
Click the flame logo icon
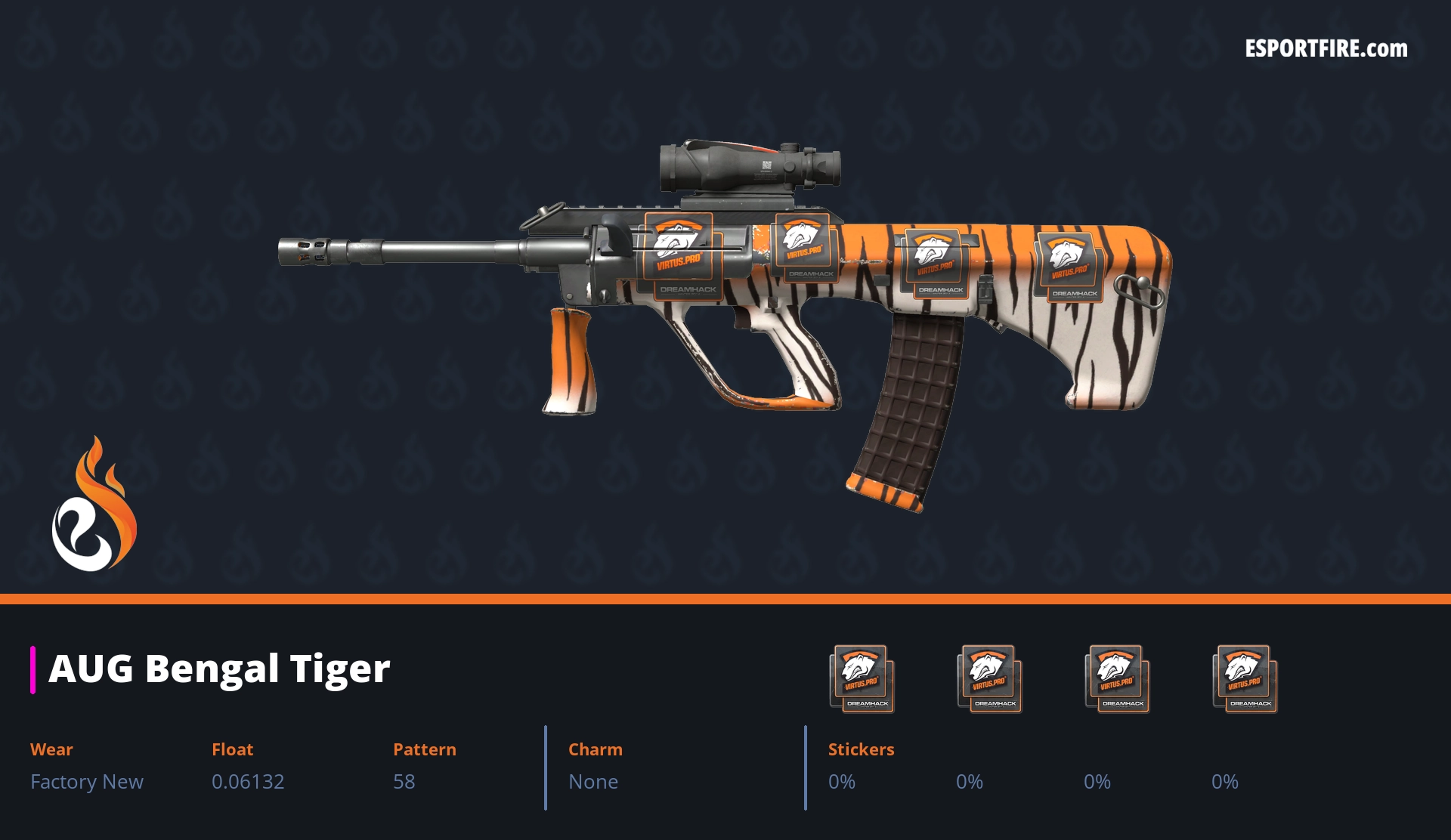tap(94, 505)
